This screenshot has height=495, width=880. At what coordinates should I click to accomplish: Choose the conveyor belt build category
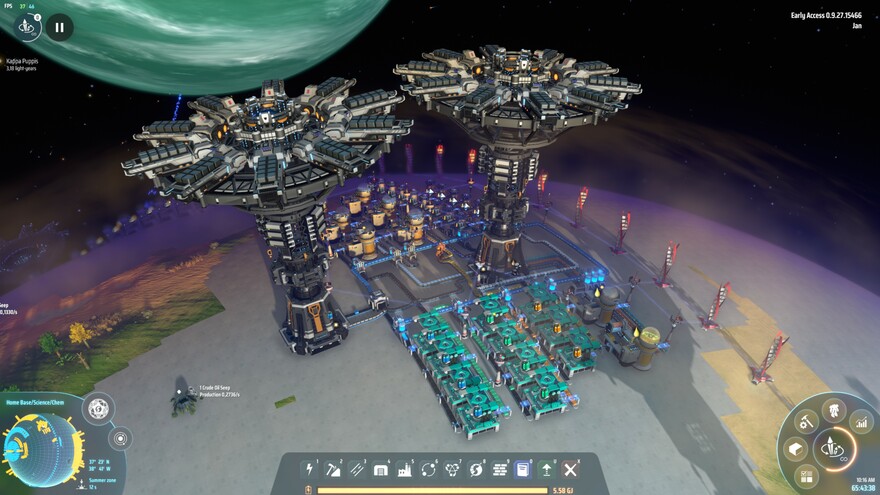tap(357, 469)
